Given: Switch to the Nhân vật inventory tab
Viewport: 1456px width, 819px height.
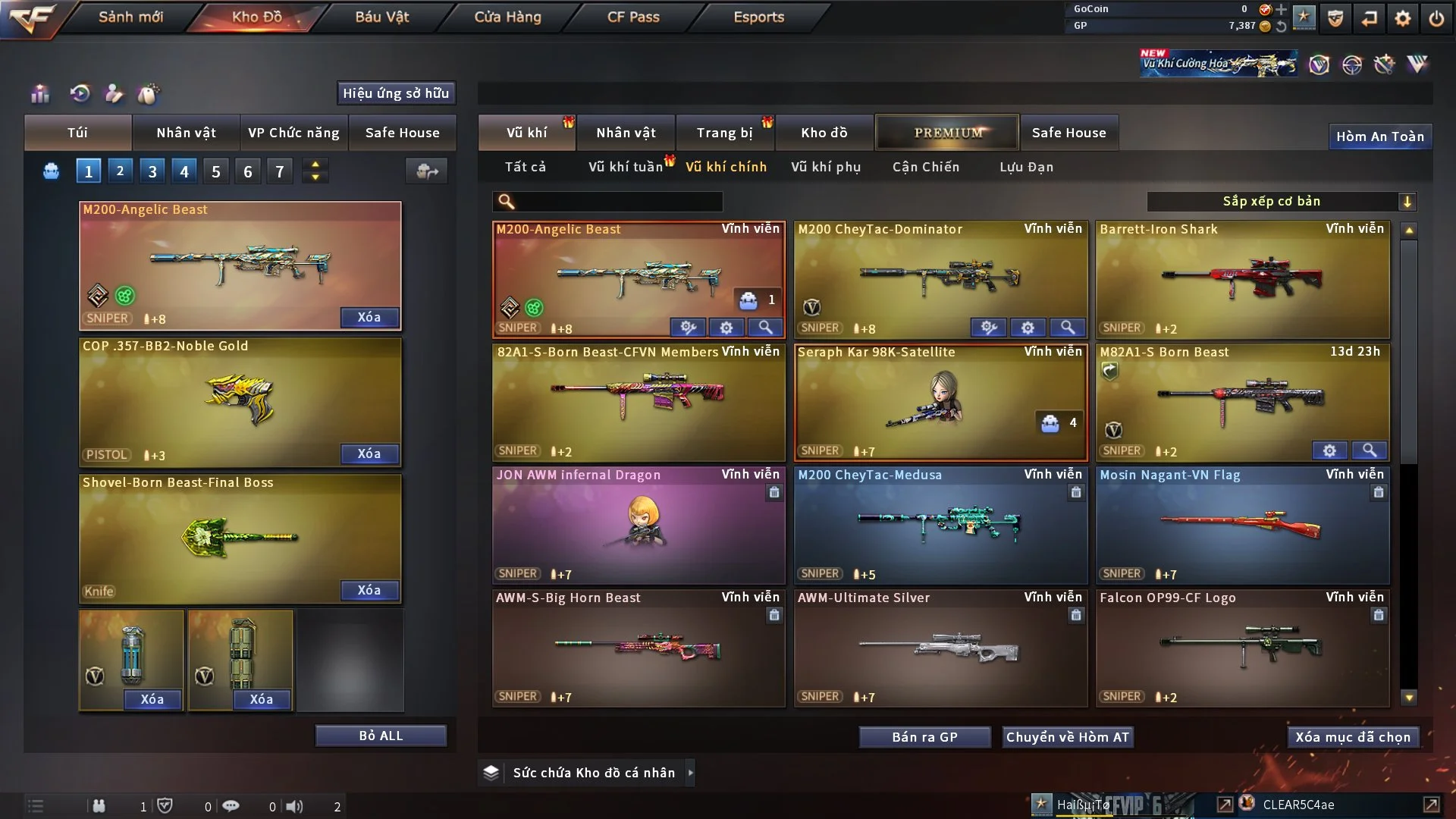Looking at the screenshot, I should [626, 133].
